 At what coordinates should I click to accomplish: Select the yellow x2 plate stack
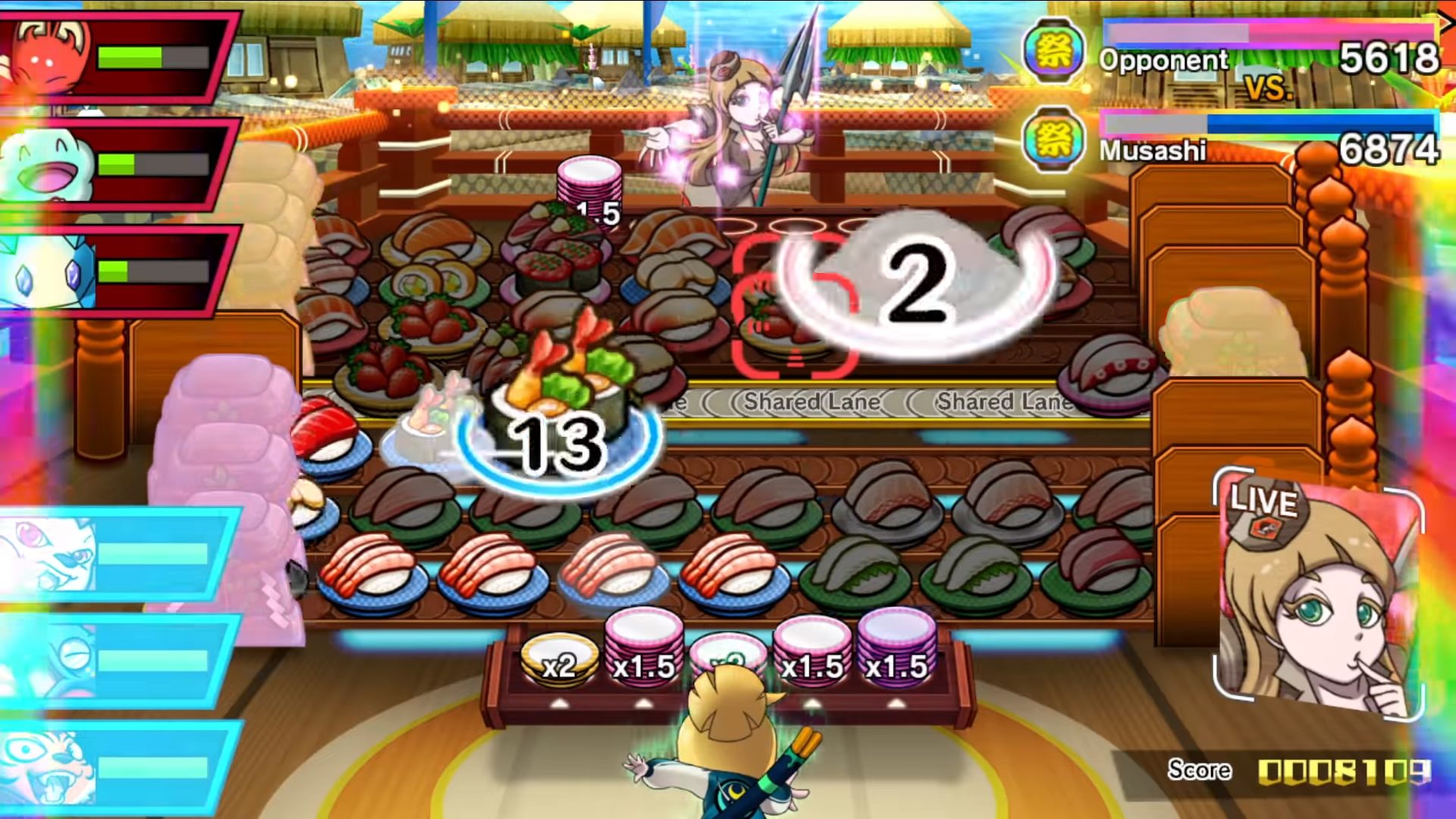[560, 661]
